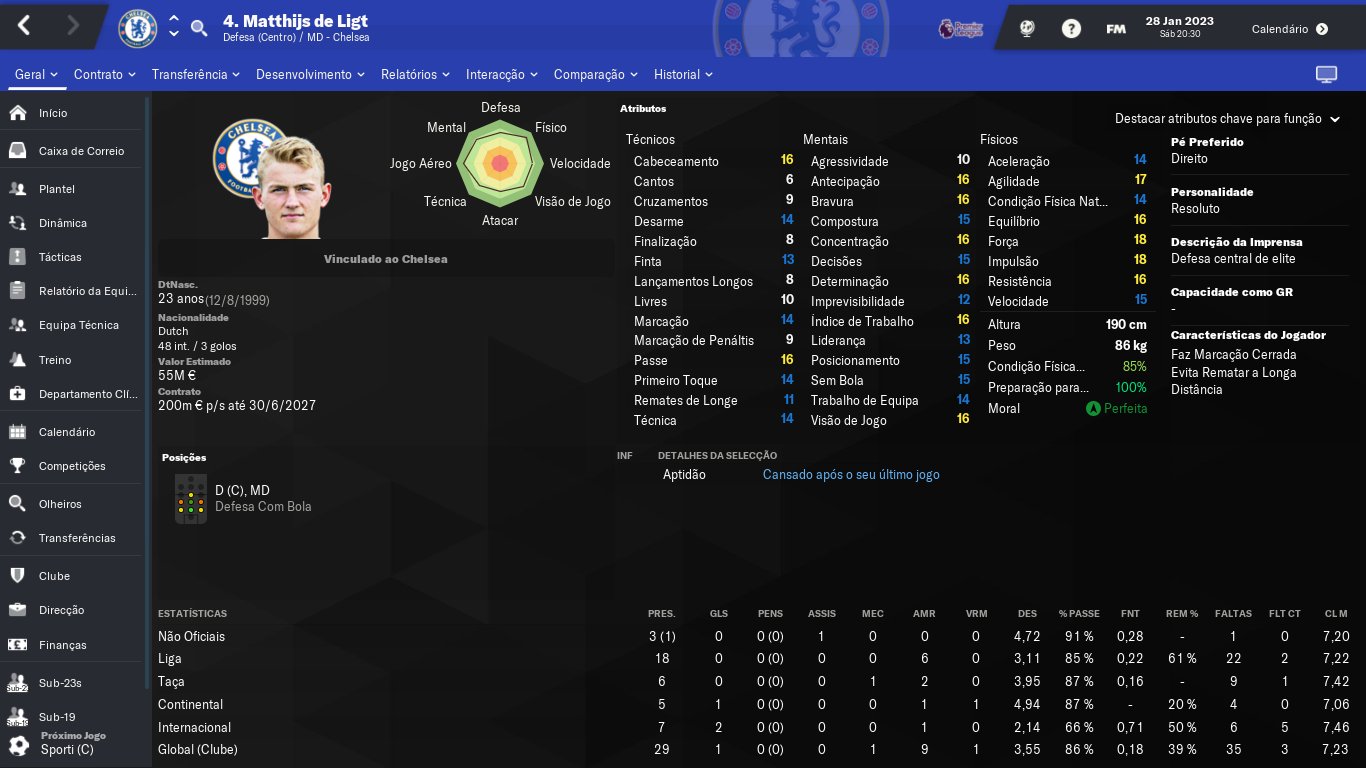Open the Treino sidebar entry
1366x768 pixels.
coord(55,360)
